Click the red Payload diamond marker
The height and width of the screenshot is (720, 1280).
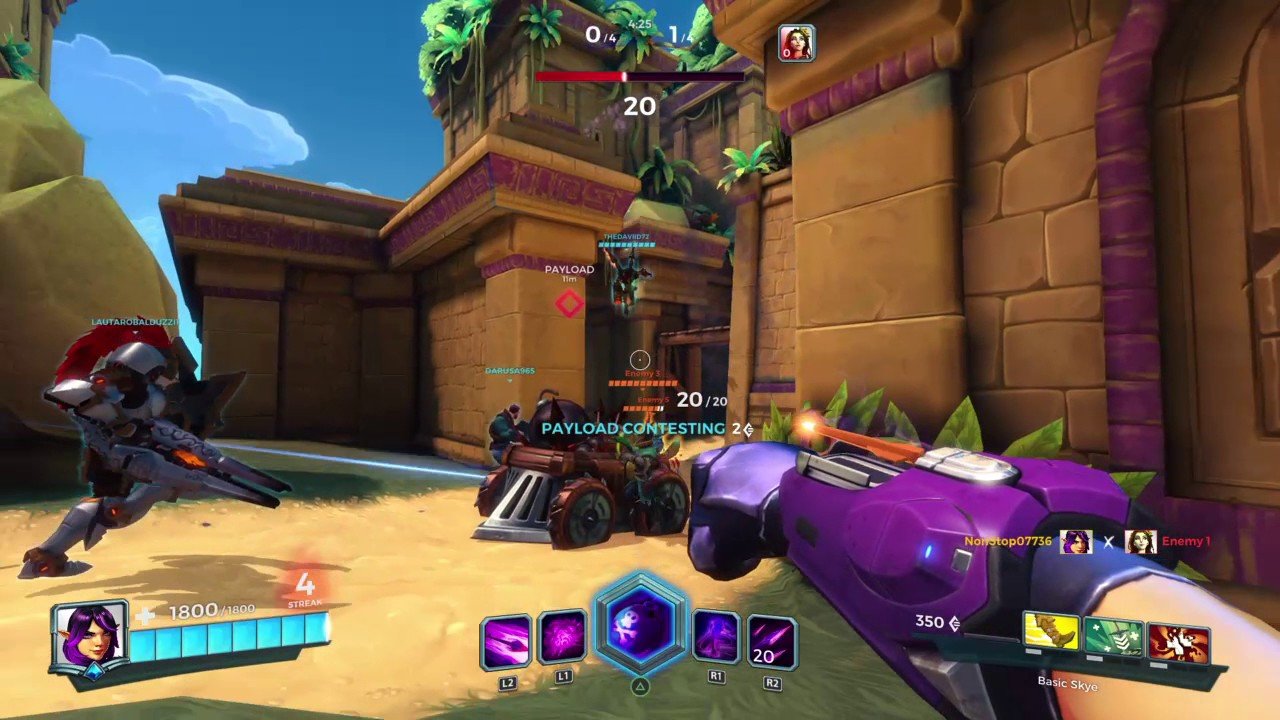point(569,304)
